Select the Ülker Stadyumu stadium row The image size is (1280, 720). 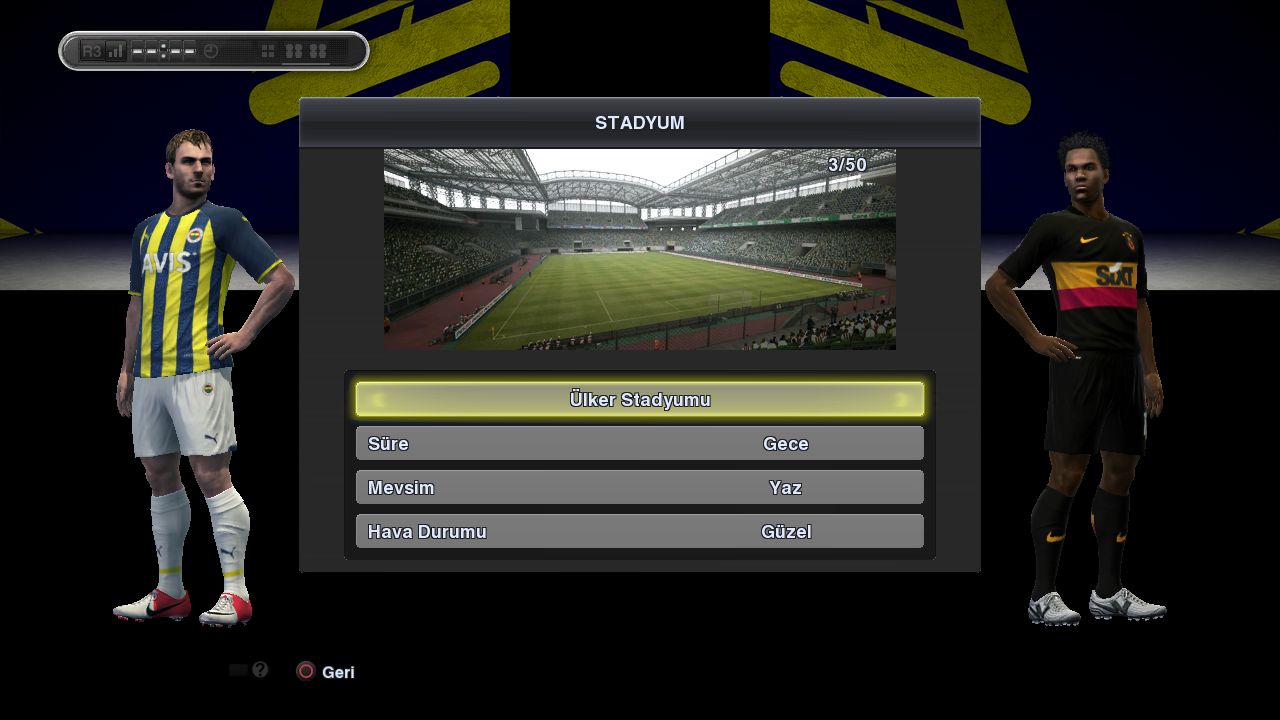click(640, 400)
